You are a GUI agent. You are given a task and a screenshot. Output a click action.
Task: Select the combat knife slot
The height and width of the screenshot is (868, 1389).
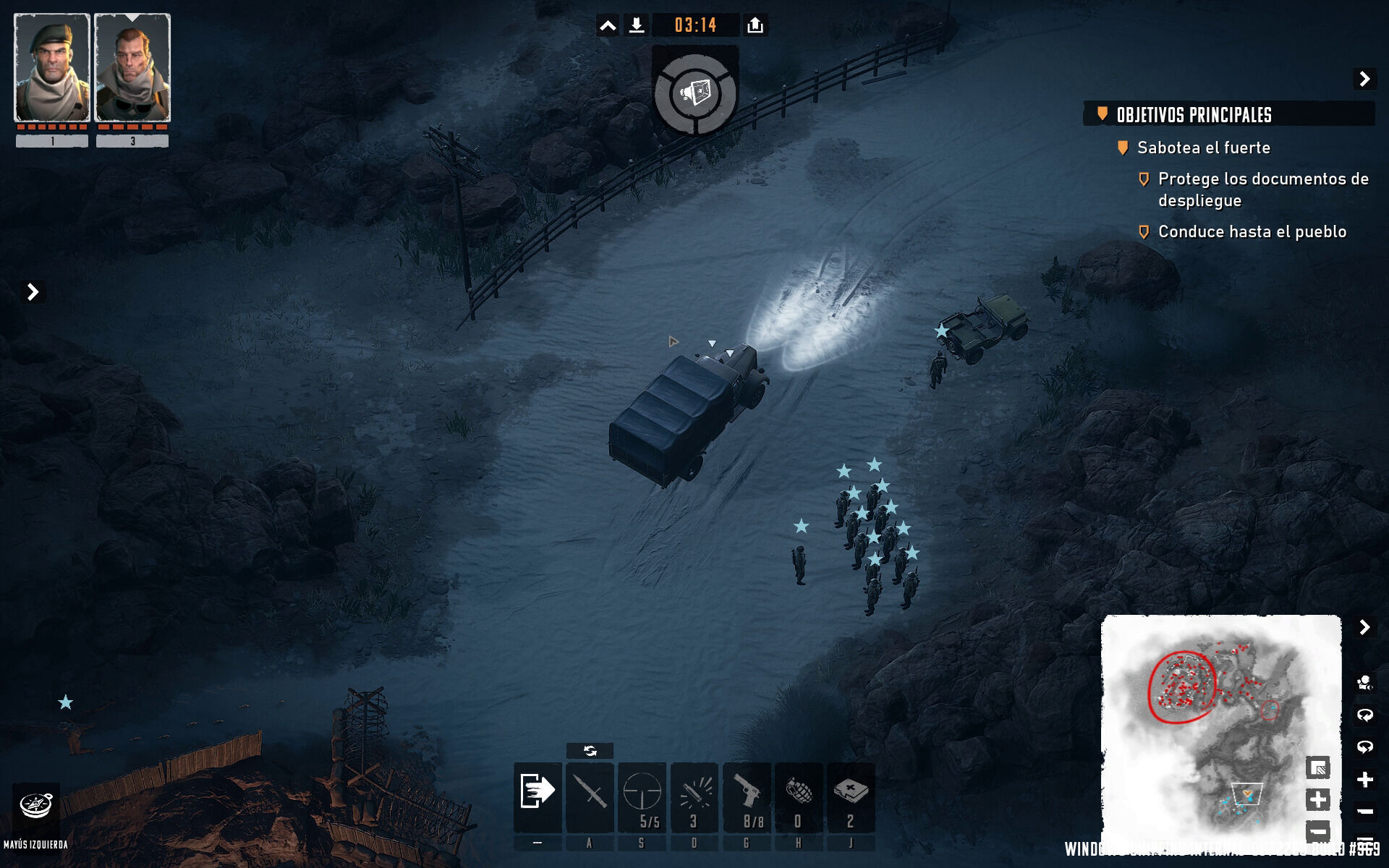590,796
